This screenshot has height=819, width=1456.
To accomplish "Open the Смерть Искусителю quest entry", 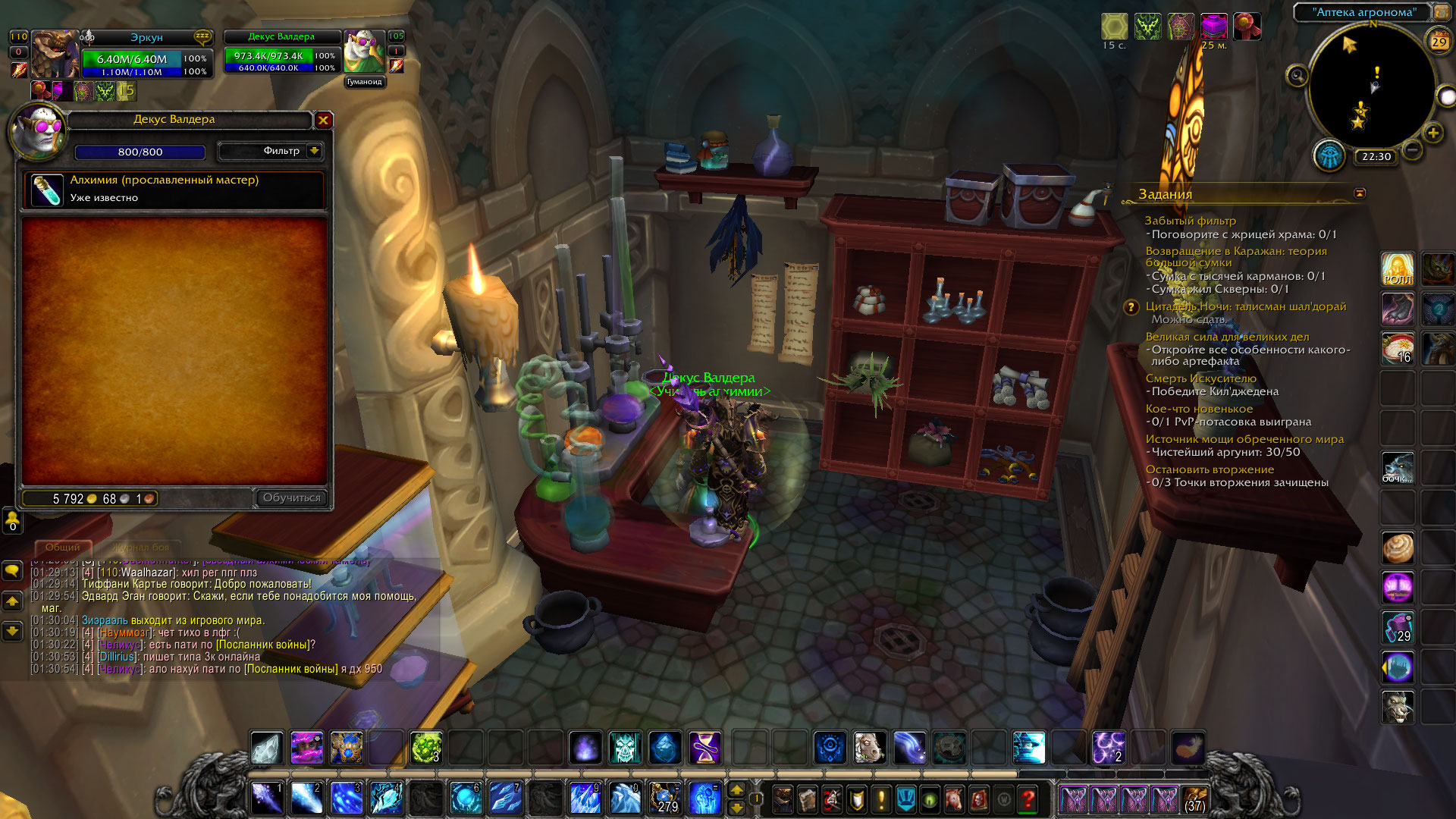I will [x=1200, y=378].
